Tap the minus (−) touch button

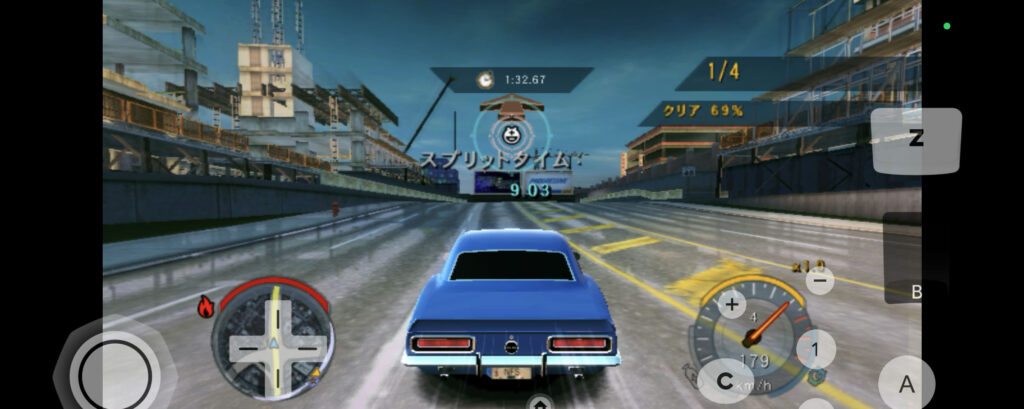pos(820,281)
